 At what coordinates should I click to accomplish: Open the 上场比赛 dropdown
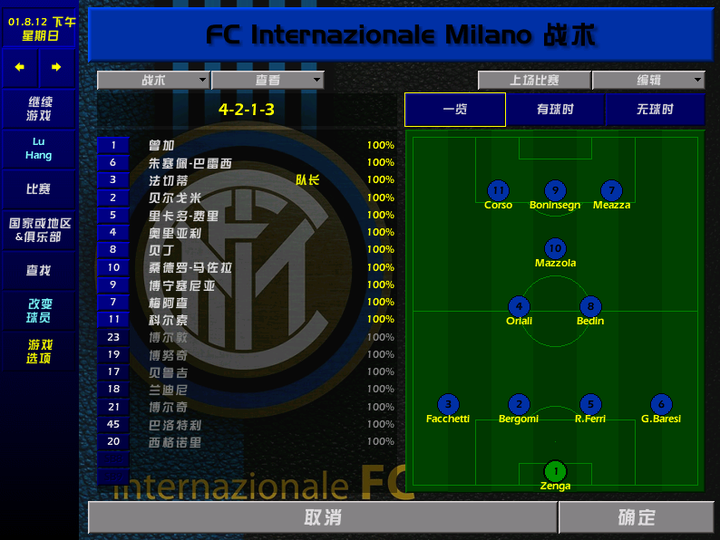[534, 80]
